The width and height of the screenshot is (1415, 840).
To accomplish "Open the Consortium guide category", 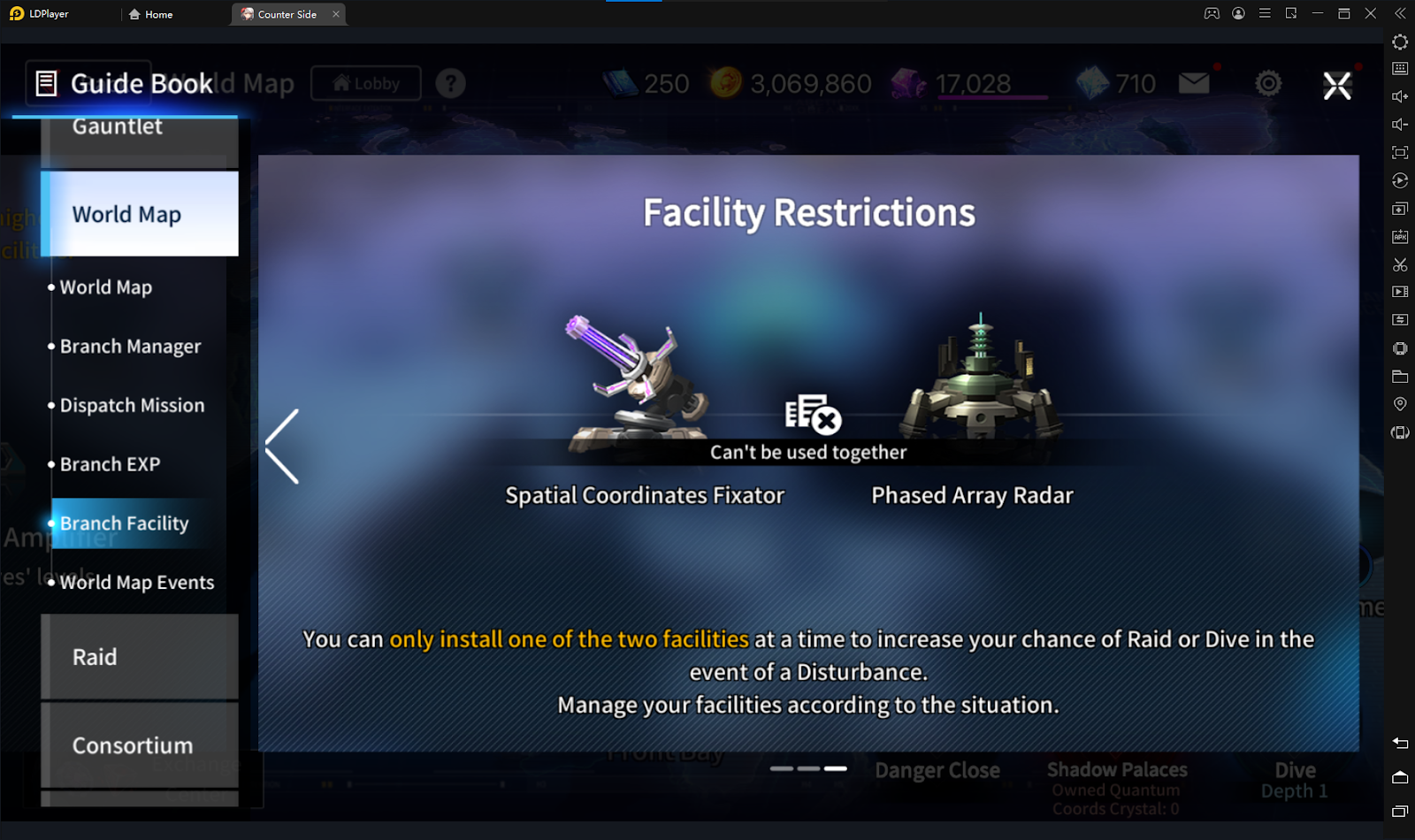I will pyautogui.click(x=140, y=745).
